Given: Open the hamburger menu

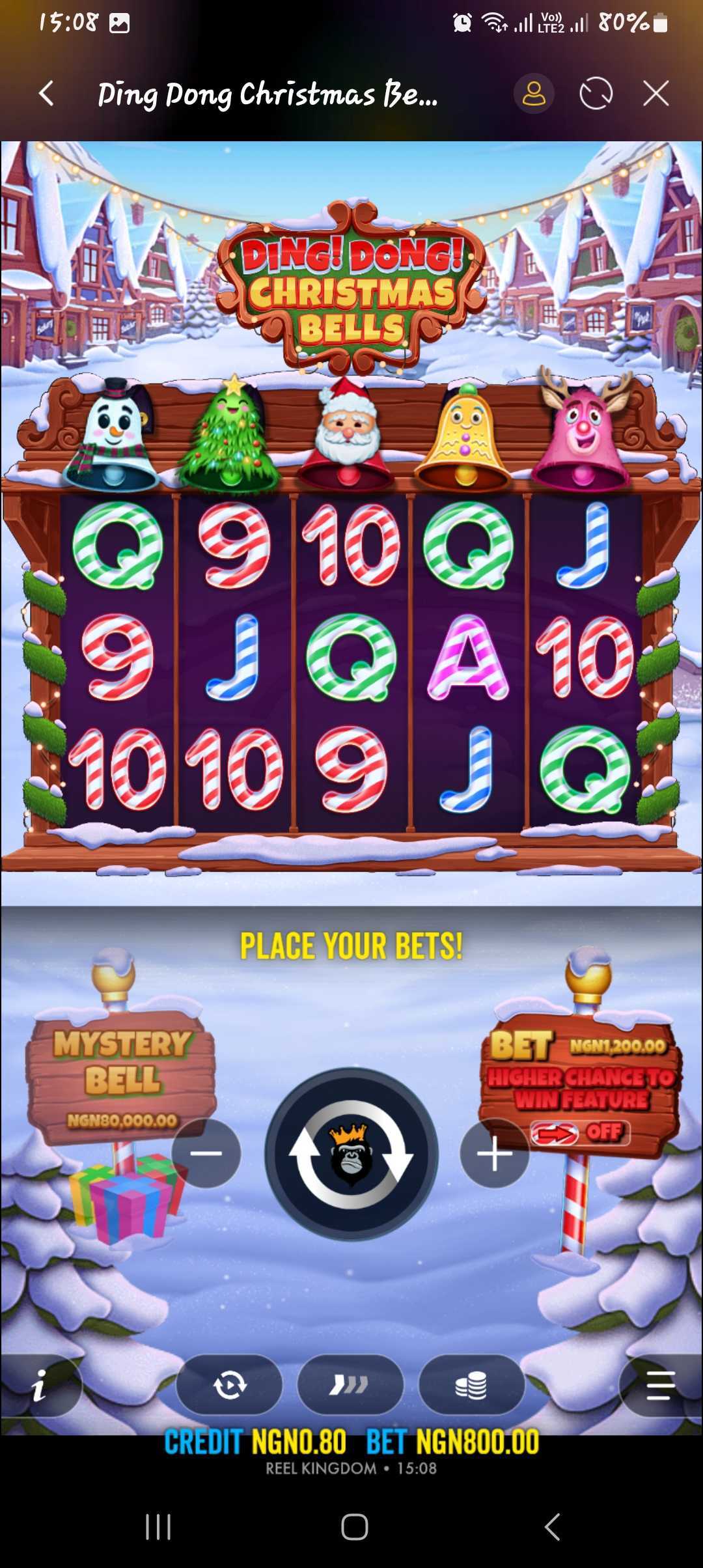Looking at the screenshot, I should [x=660, y=1386].
